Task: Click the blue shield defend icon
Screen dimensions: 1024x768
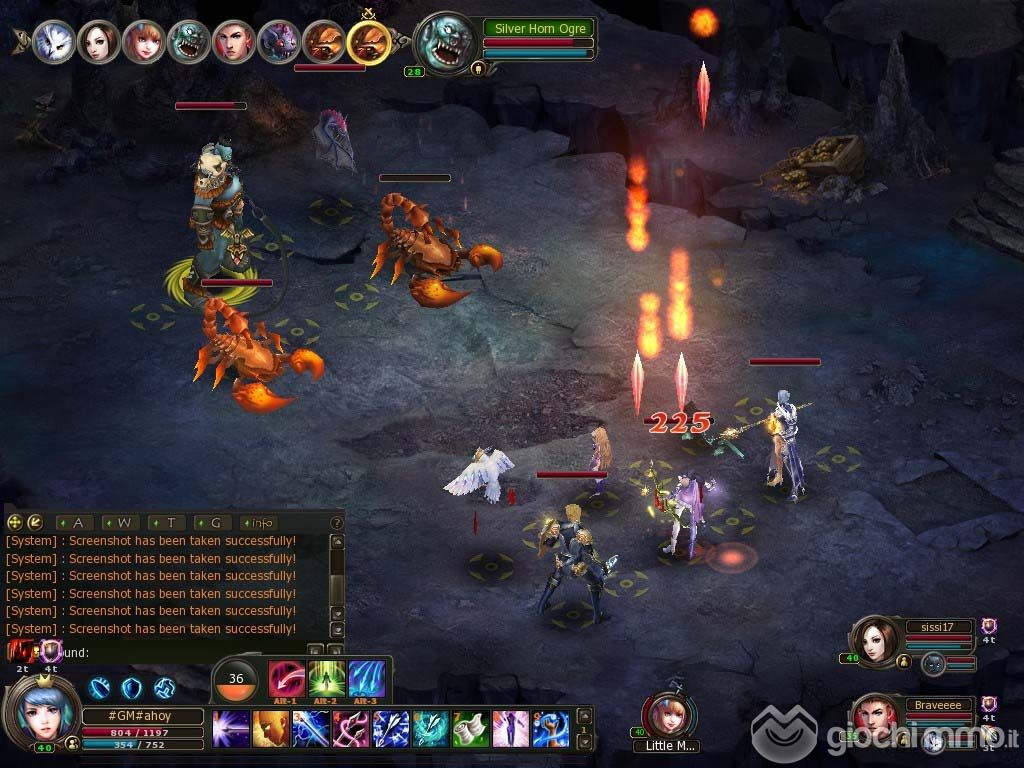Action: click(131, 688)
